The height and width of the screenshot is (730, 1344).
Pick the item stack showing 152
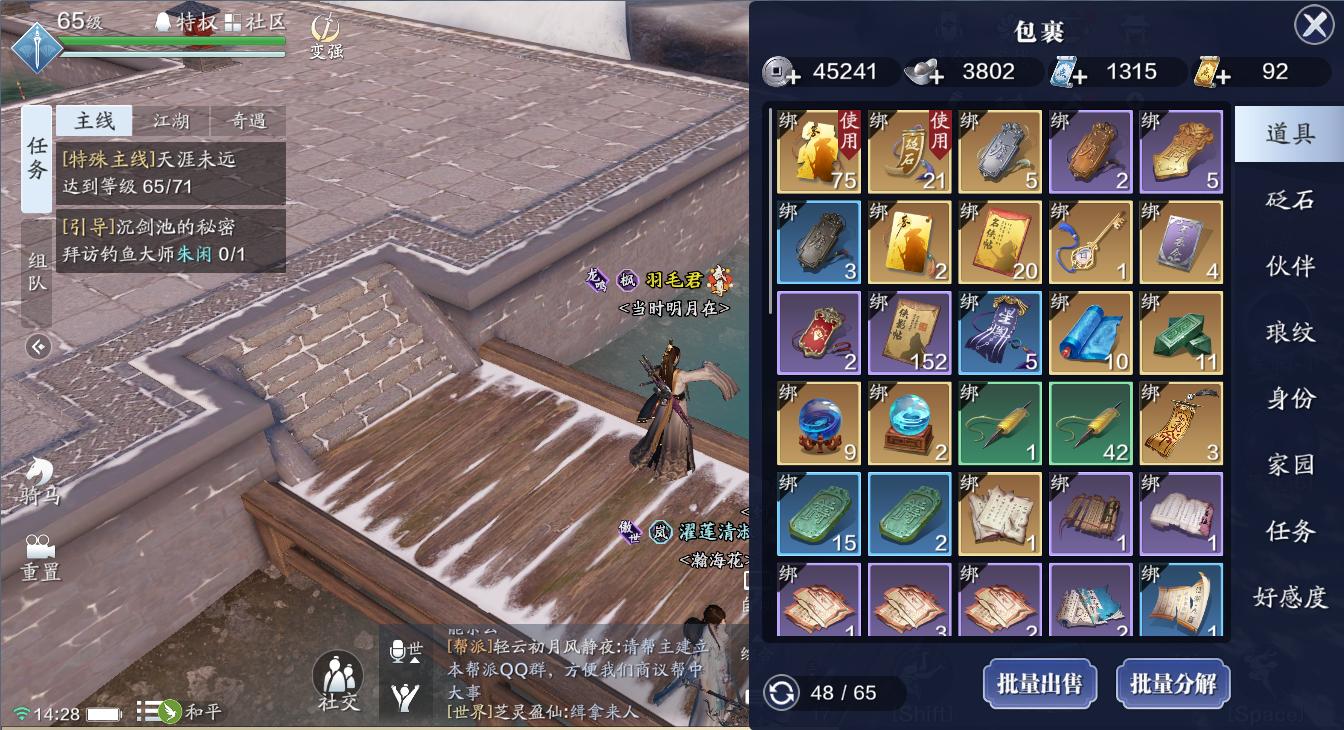[909, 332]
